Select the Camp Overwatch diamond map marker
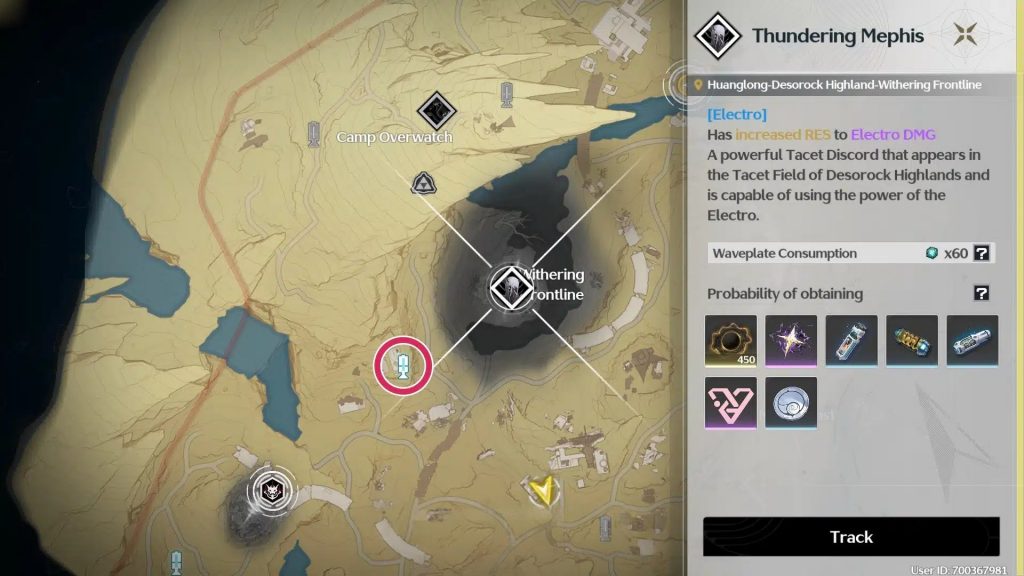The width and height of the screenshot is (1024, 576). pyautogui.click(x=436, y=110)
